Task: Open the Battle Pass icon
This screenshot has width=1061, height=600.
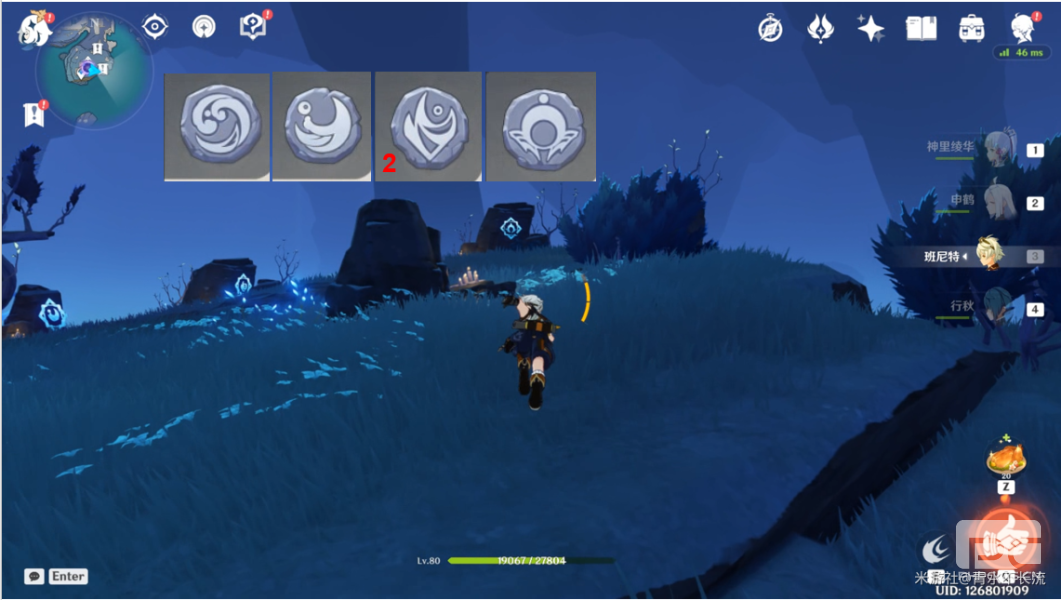Action: coord(821,29)
